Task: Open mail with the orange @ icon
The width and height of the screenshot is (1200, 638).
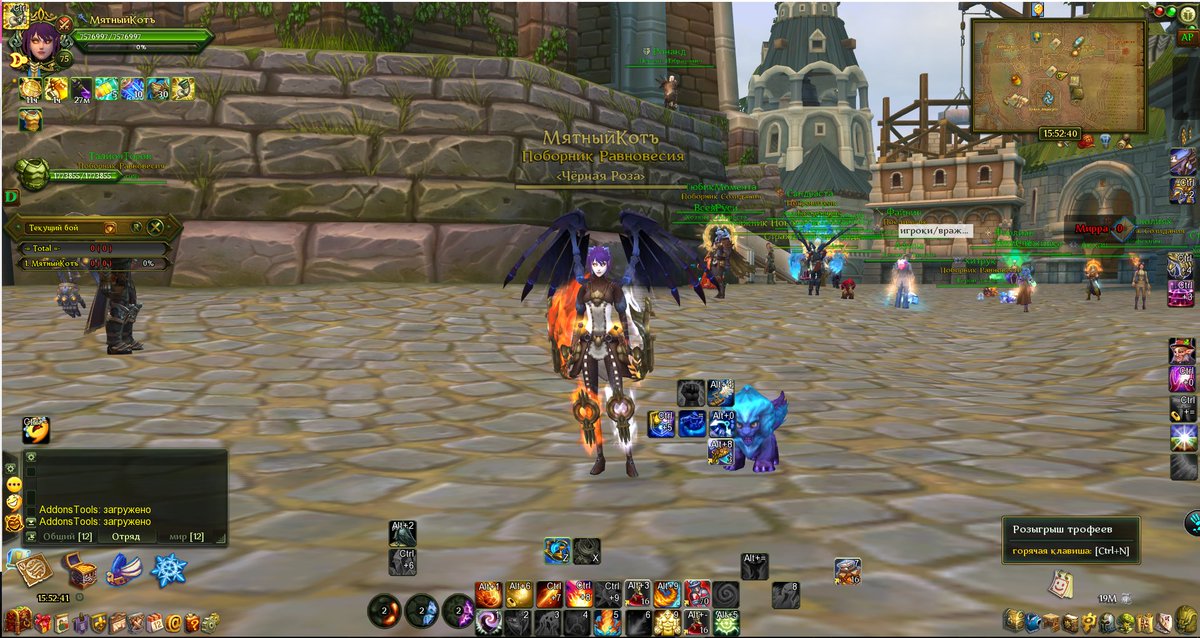Action: coord(174,623)
